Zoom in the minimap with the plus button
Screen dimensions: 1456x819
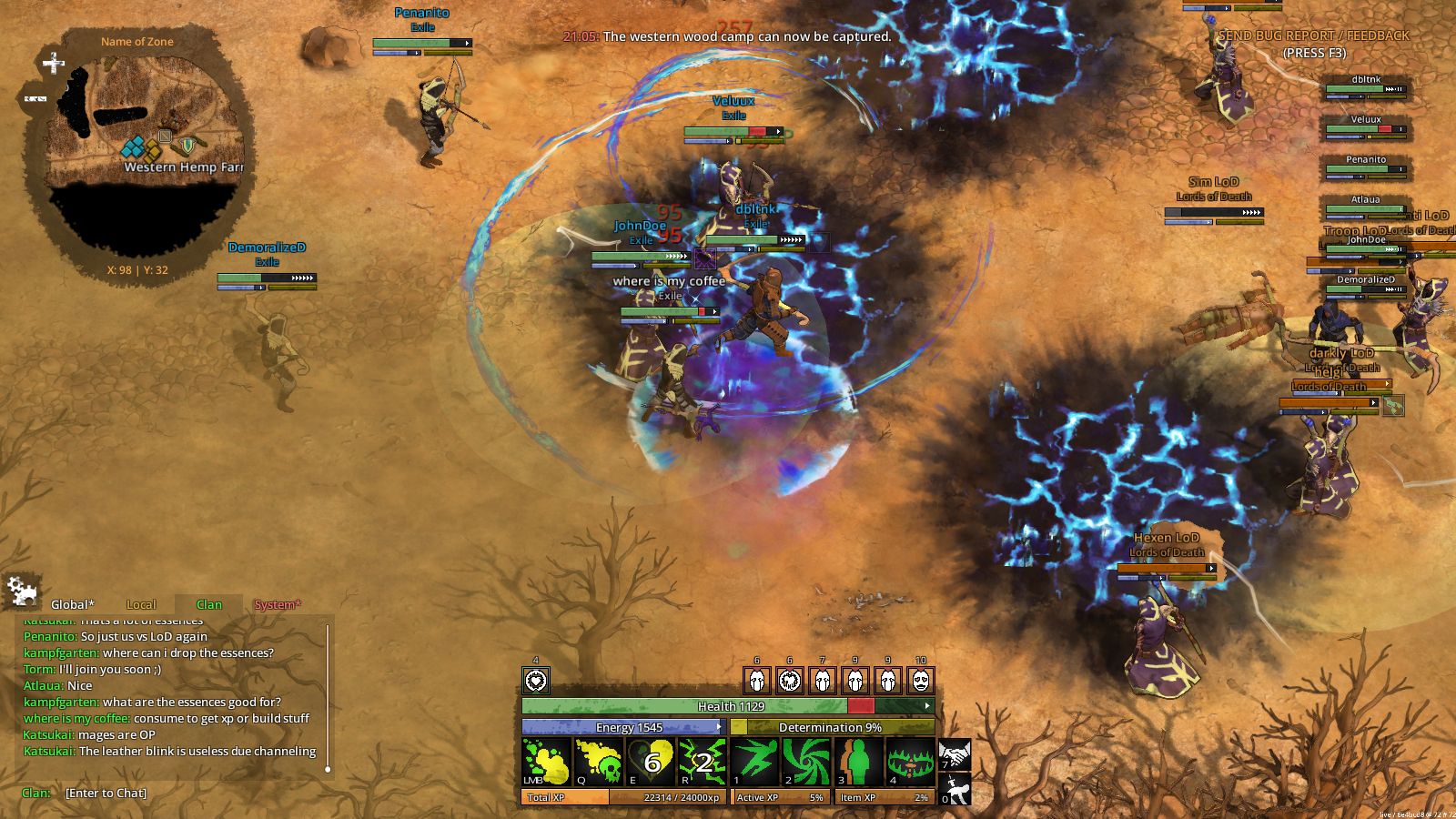coord(54,63)
